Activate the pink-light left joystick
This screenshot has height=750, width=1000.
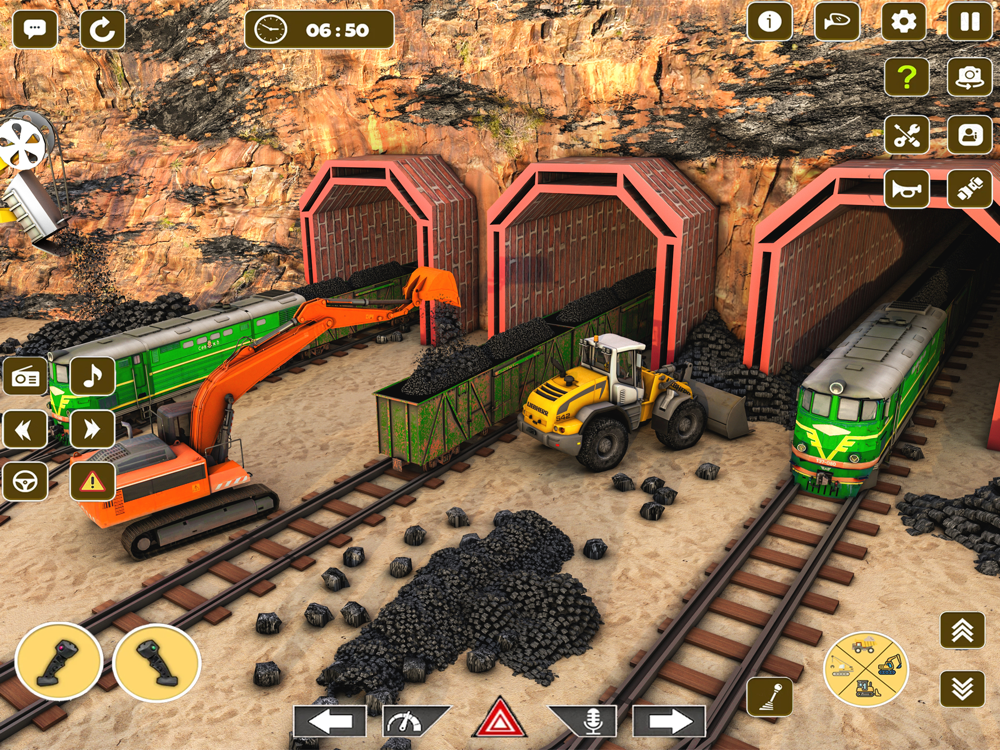58,662
